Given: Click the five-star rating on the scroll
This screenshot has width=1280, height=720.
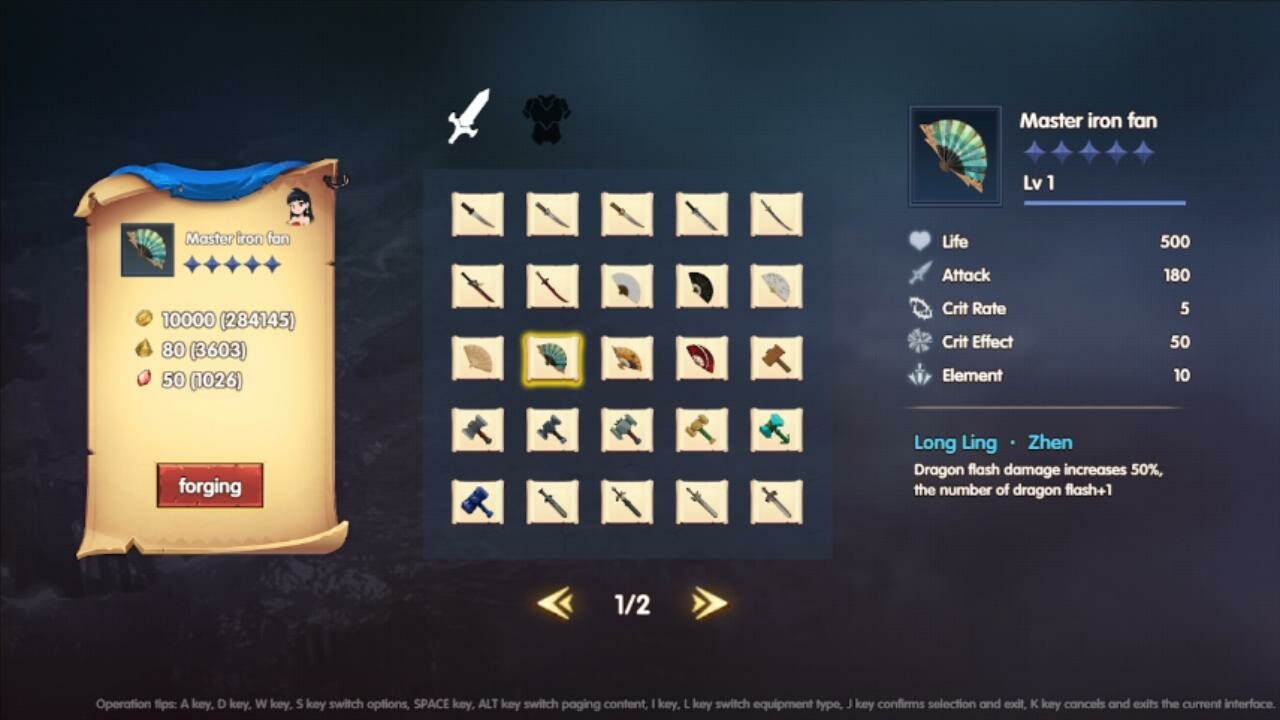Looking at the screenshot, I should point(234,264).
